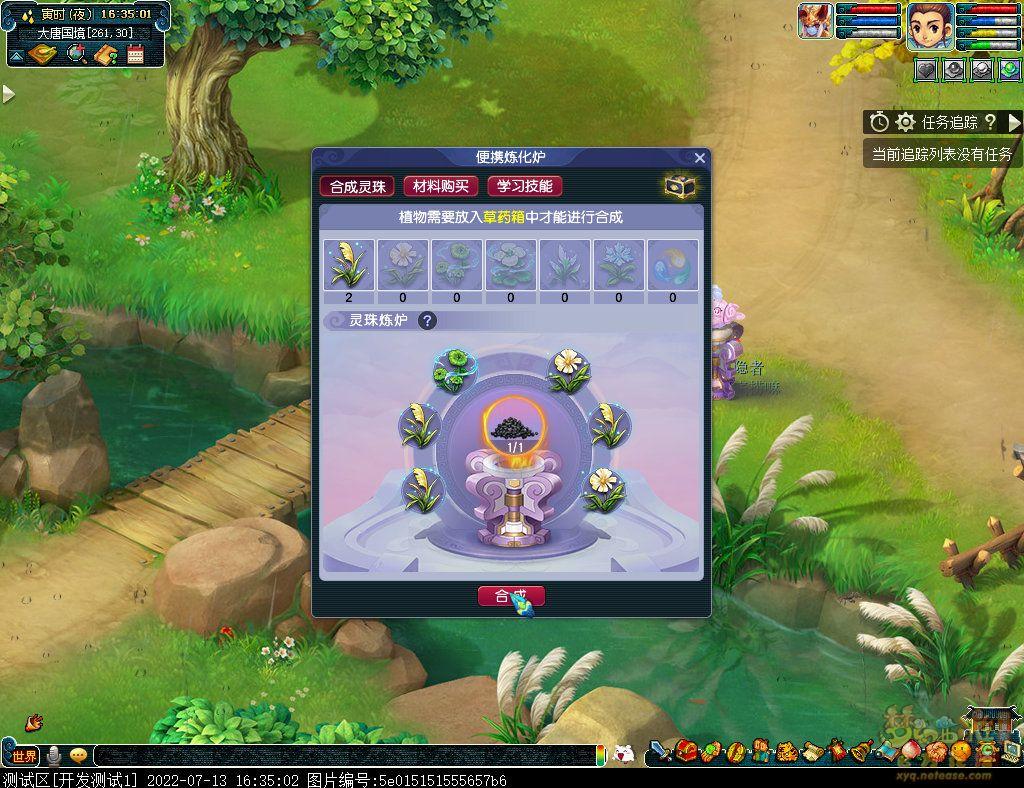Open the player character portrait
This screenshot has height=788, width=1024.
[x=930, y=24]
